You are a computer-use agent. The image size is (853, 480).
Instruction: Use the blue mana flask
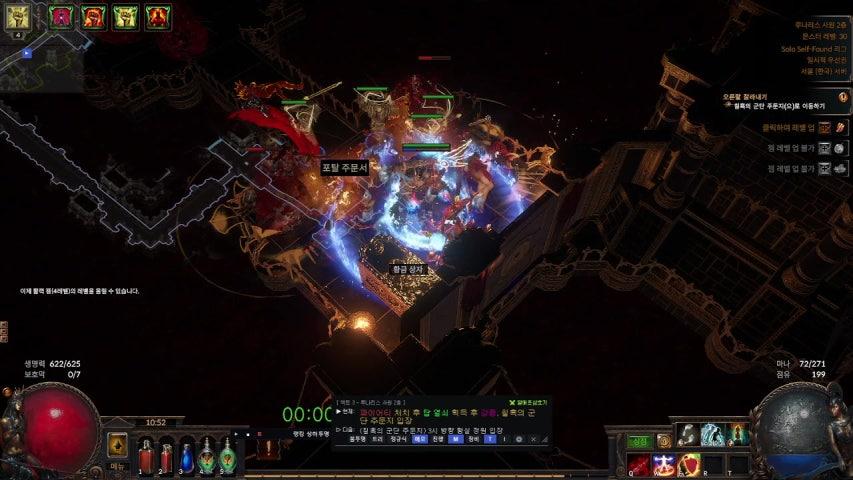tap(186, 456)
